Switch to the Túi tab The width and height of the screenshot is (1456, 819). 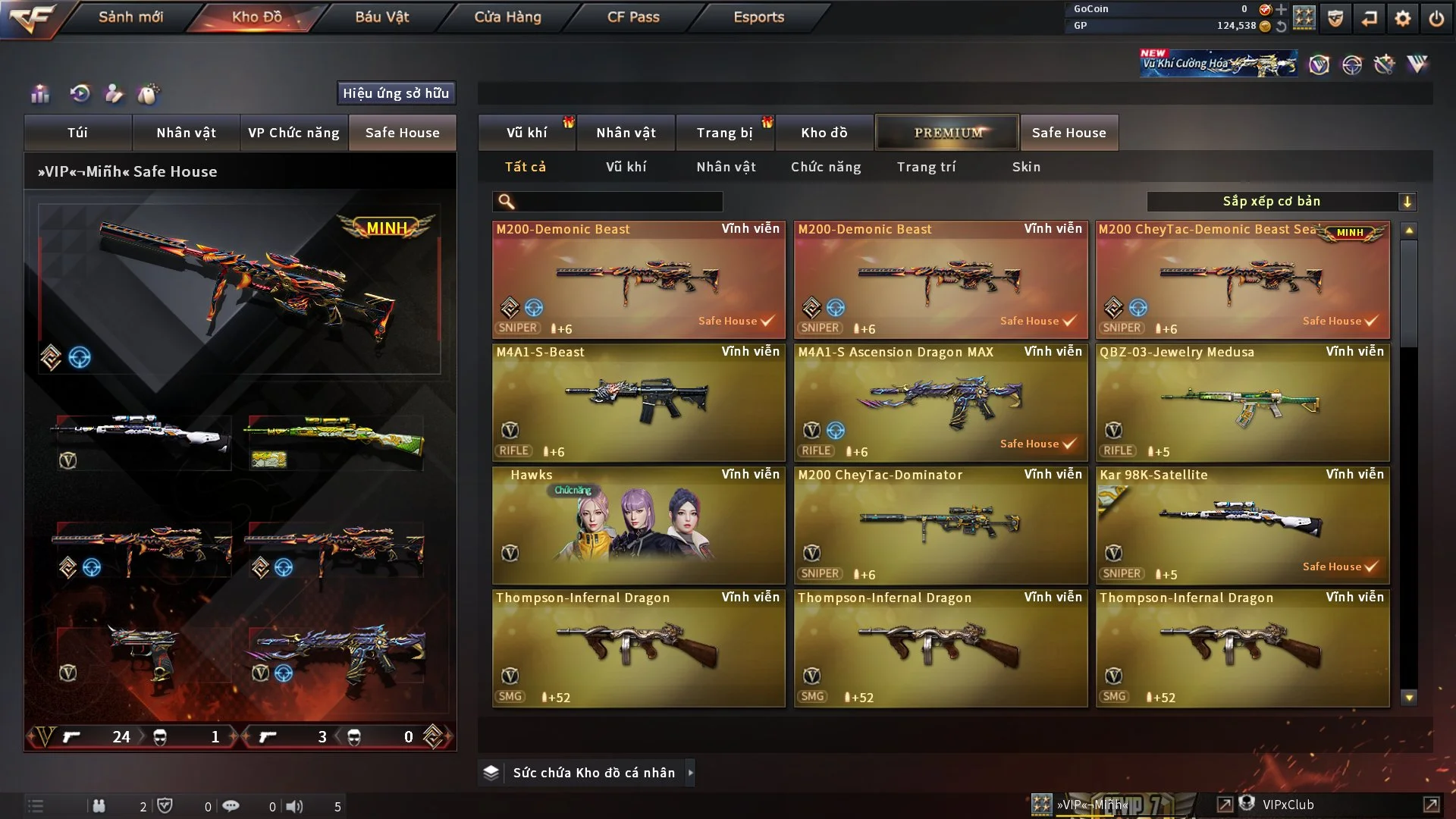pos(77,133)
